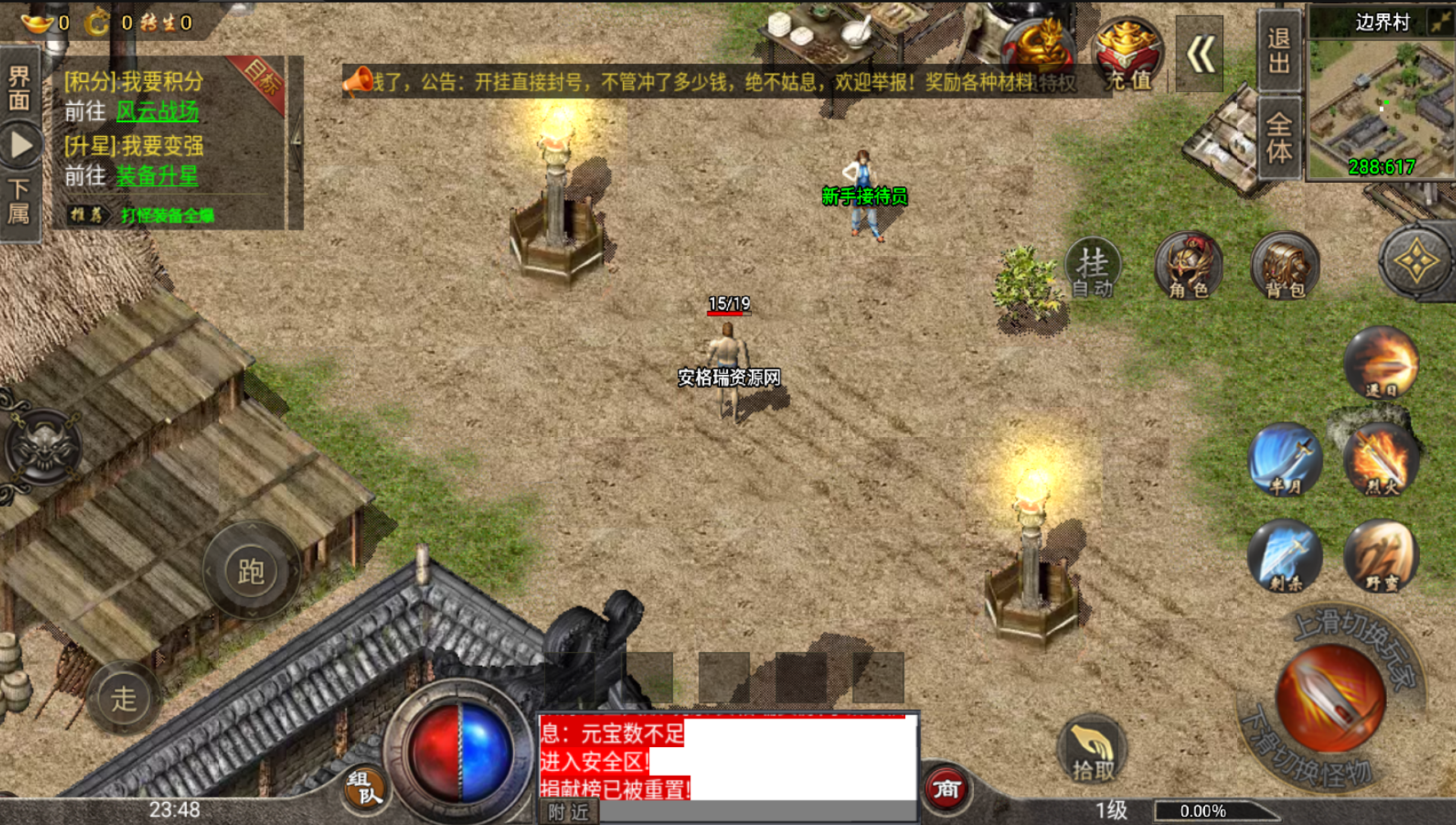Select the 全体 target mode button

[1279, 138]
